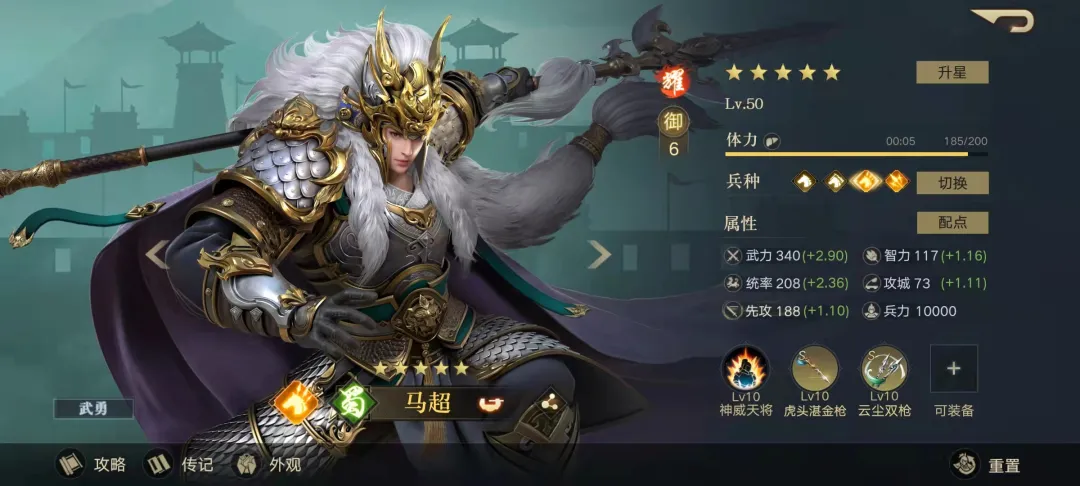Add equipment in the empty 可装备 slot
The height and width of the screenshot is (486, 1080).
(x=953, y=369)
